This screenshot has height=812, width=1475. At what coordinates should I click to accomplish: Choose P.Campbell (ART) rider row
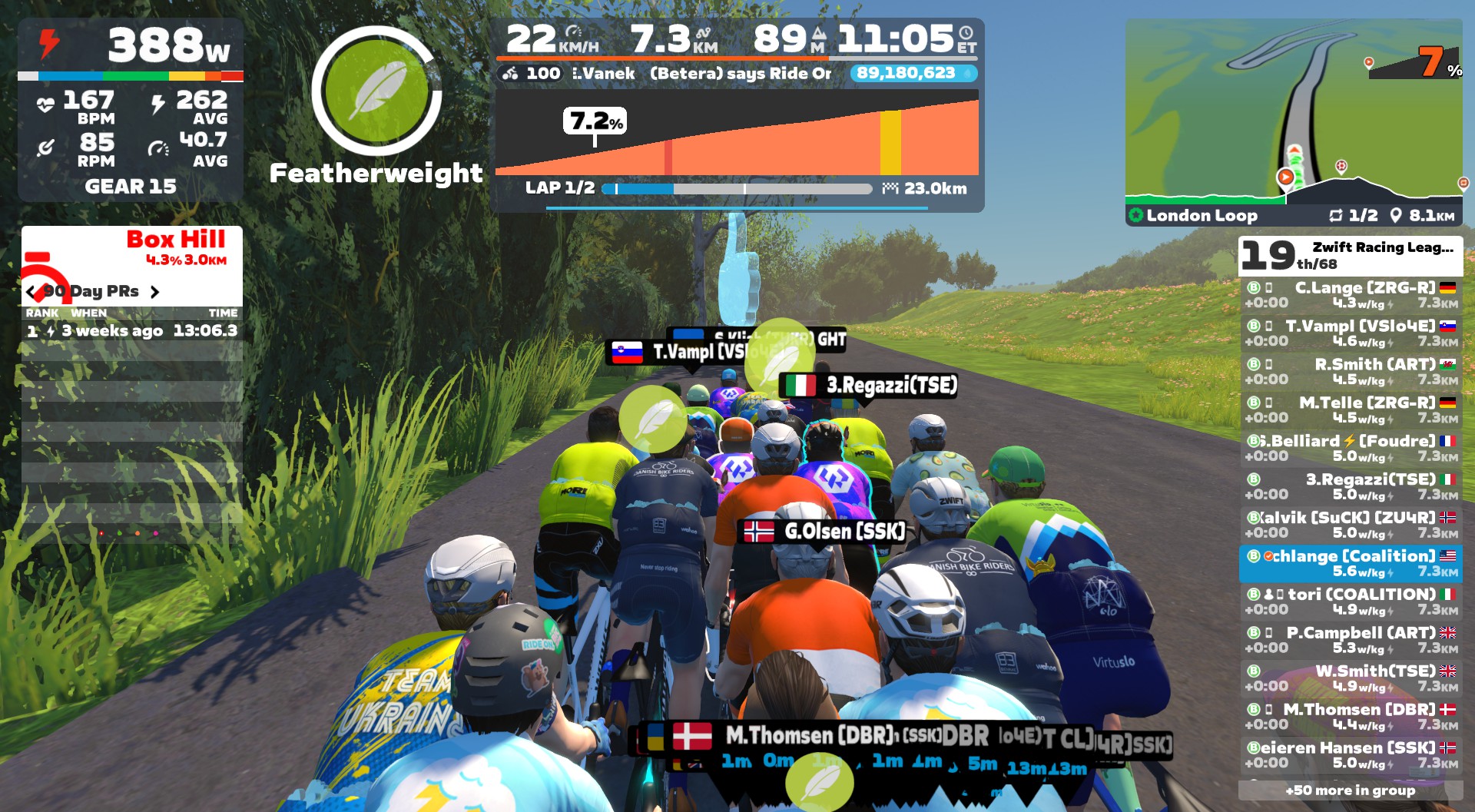(x=1351, y=640)
